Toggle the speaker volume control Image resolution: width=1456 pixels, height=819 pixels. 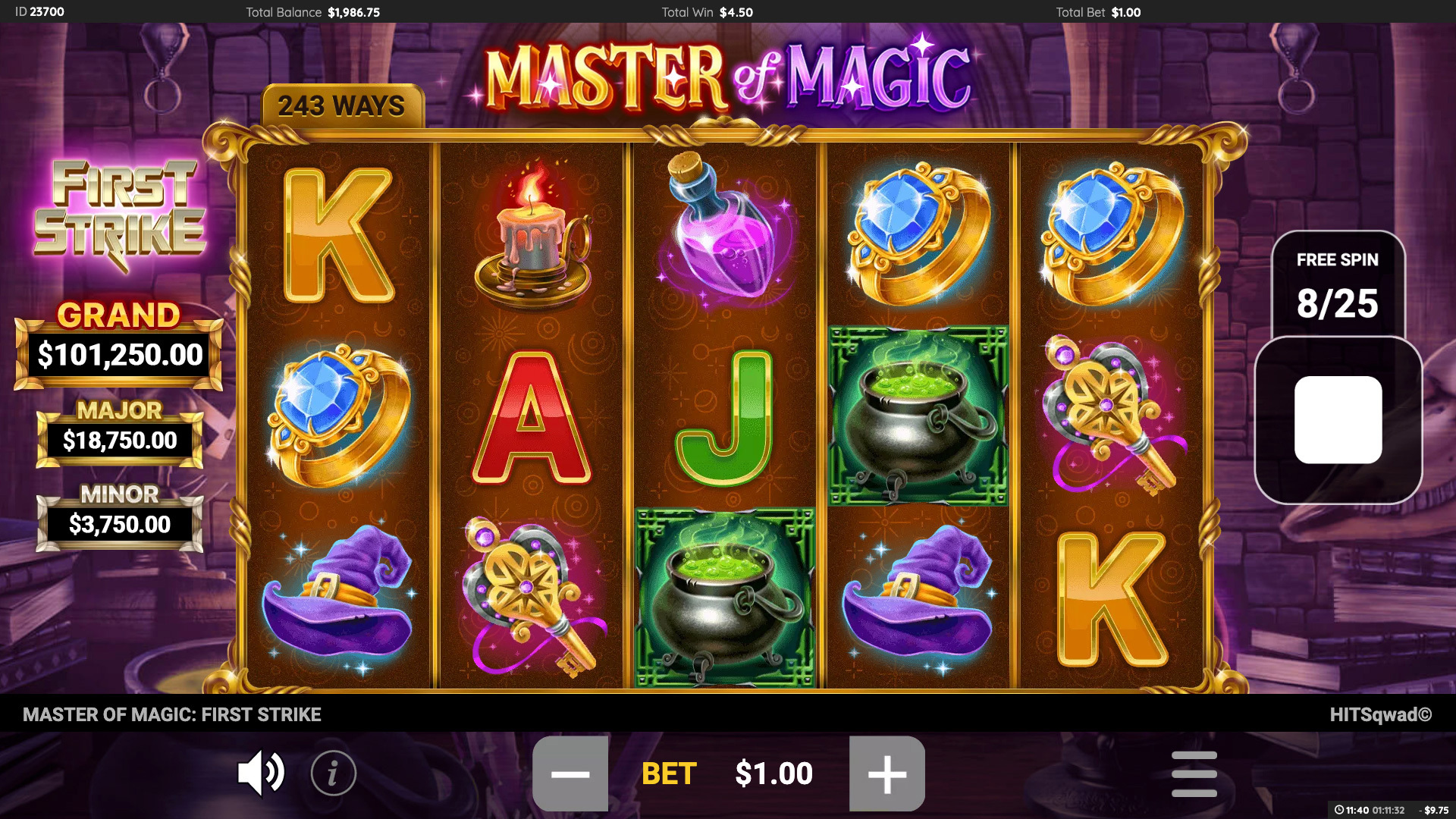pos(261,773)
